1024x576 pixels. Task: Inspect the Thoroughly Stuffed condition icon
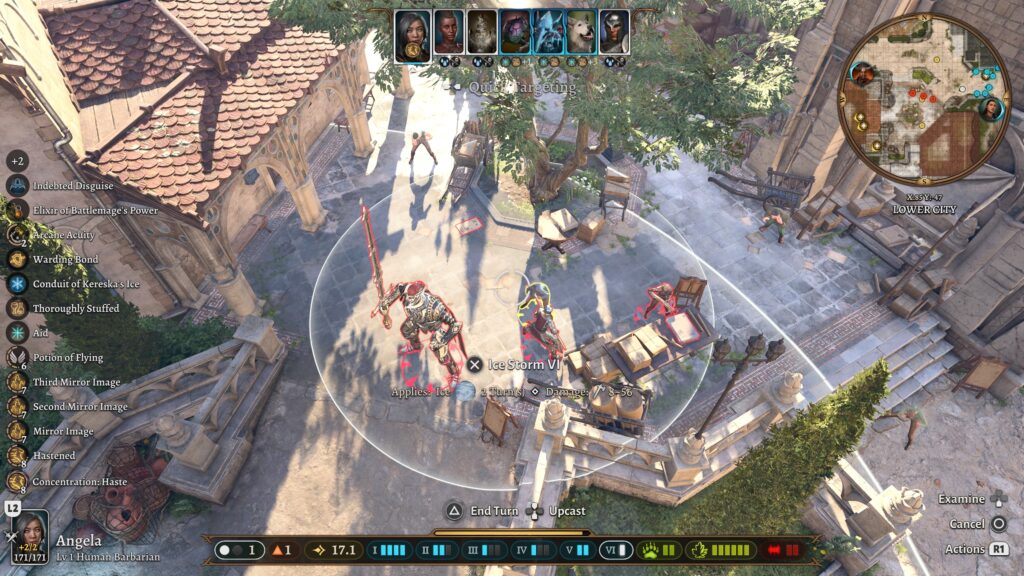17,308
